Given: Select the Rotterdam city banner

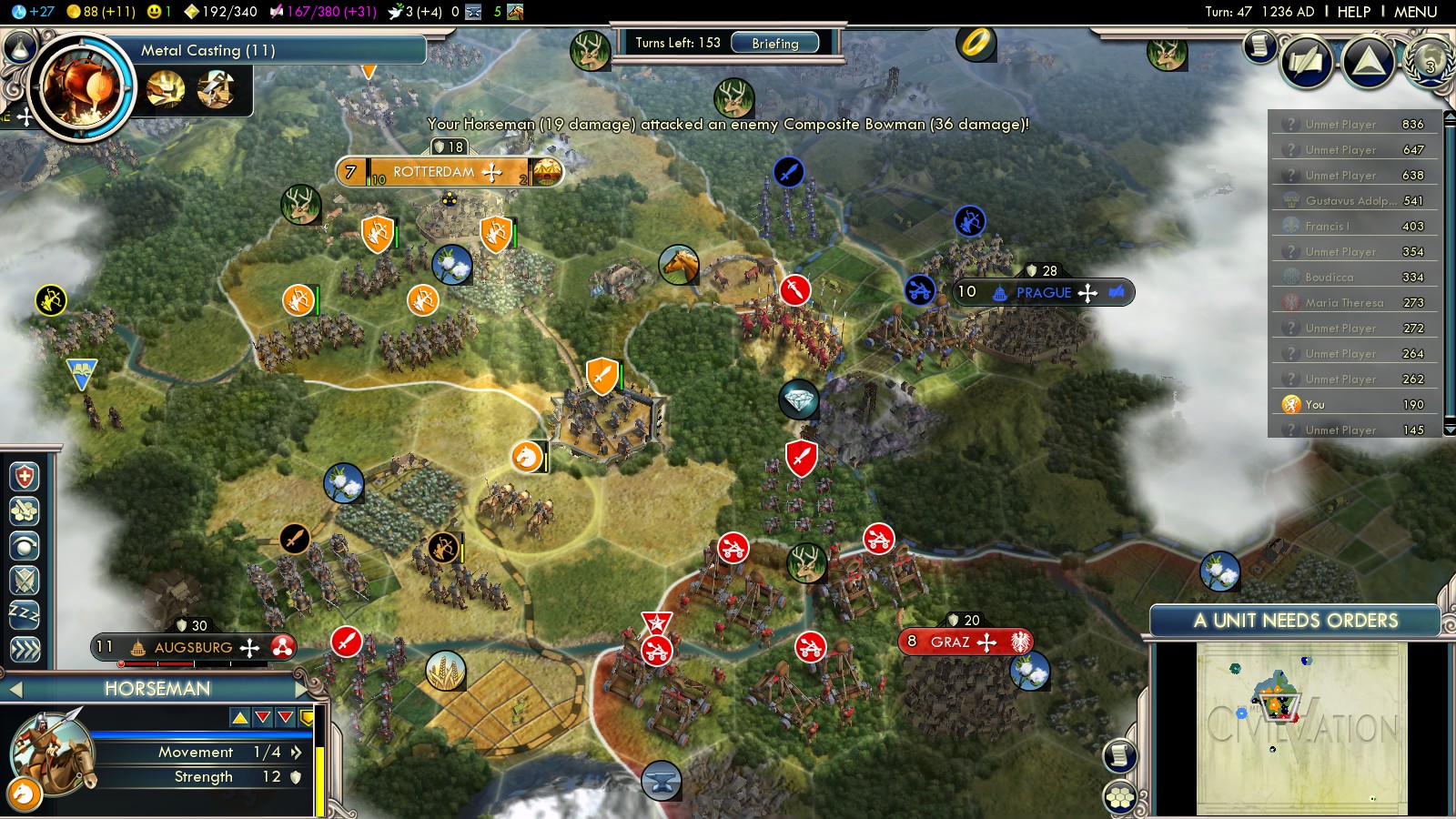Looking at the screenshot, I should pyautogui.click(x=434, y=172).
